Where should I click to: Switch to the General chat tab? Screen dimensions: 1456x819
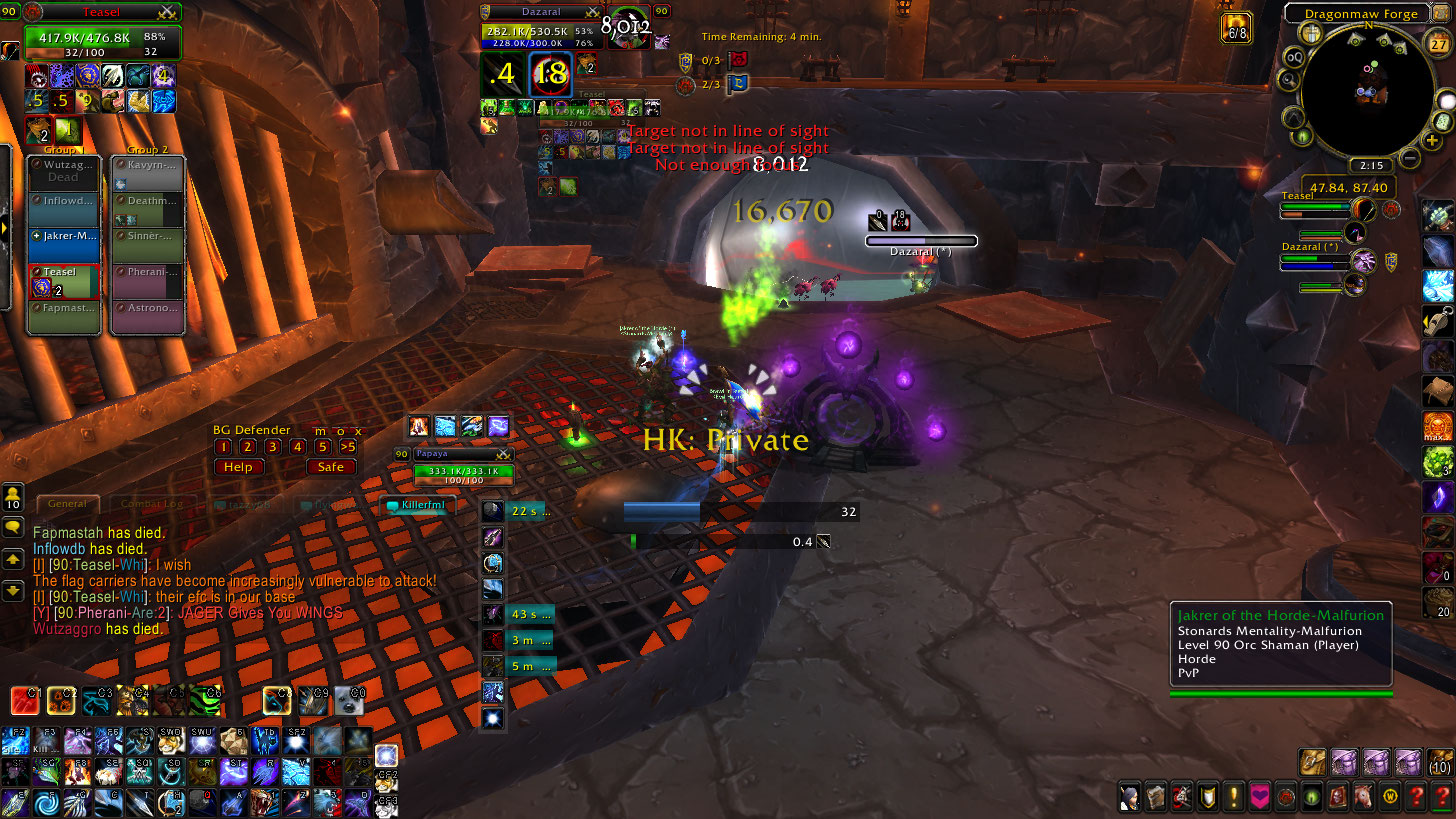(x=68, y=504)
